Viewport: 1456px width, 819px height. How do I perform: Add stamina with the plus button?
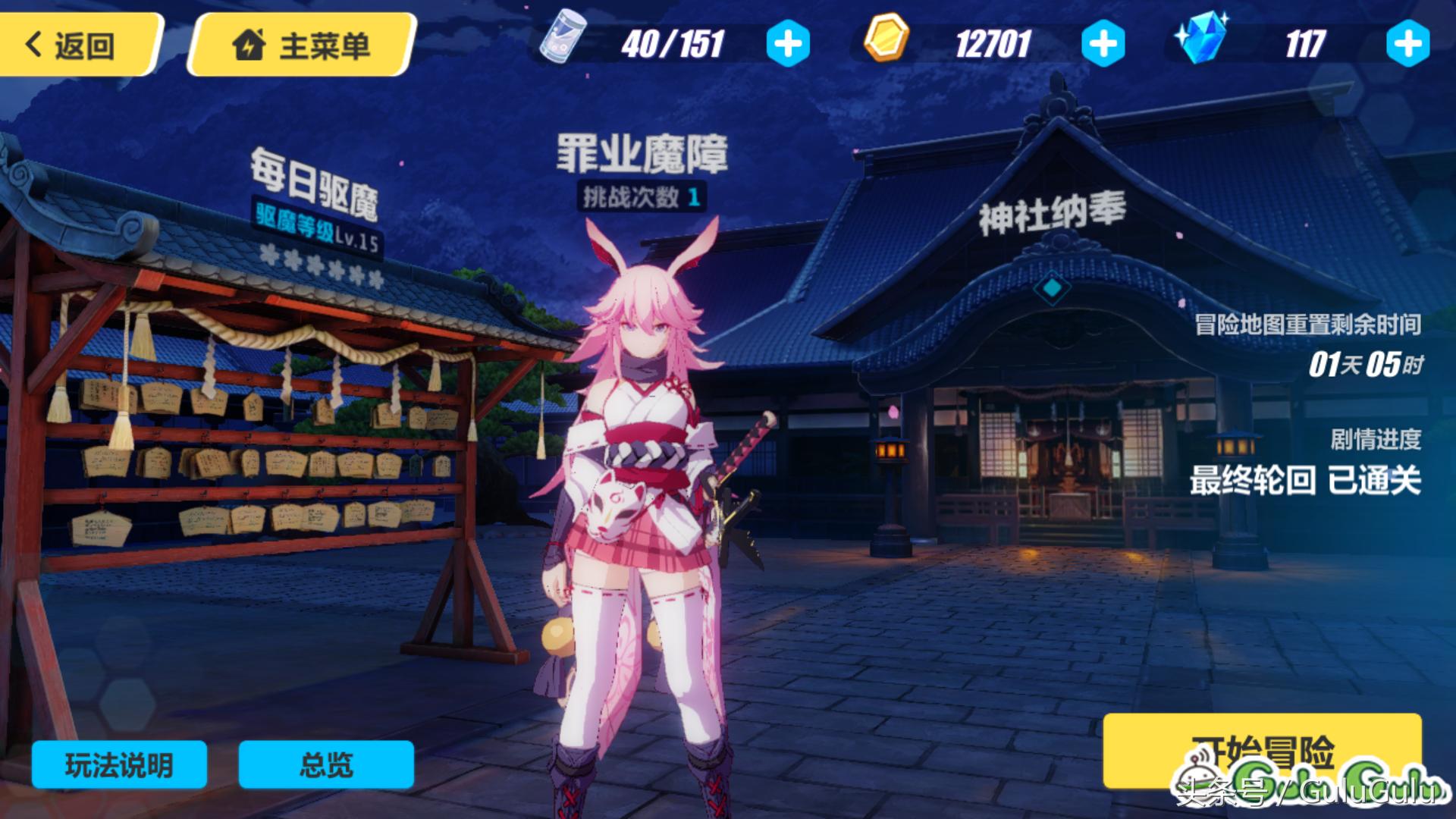click(788, 44)
